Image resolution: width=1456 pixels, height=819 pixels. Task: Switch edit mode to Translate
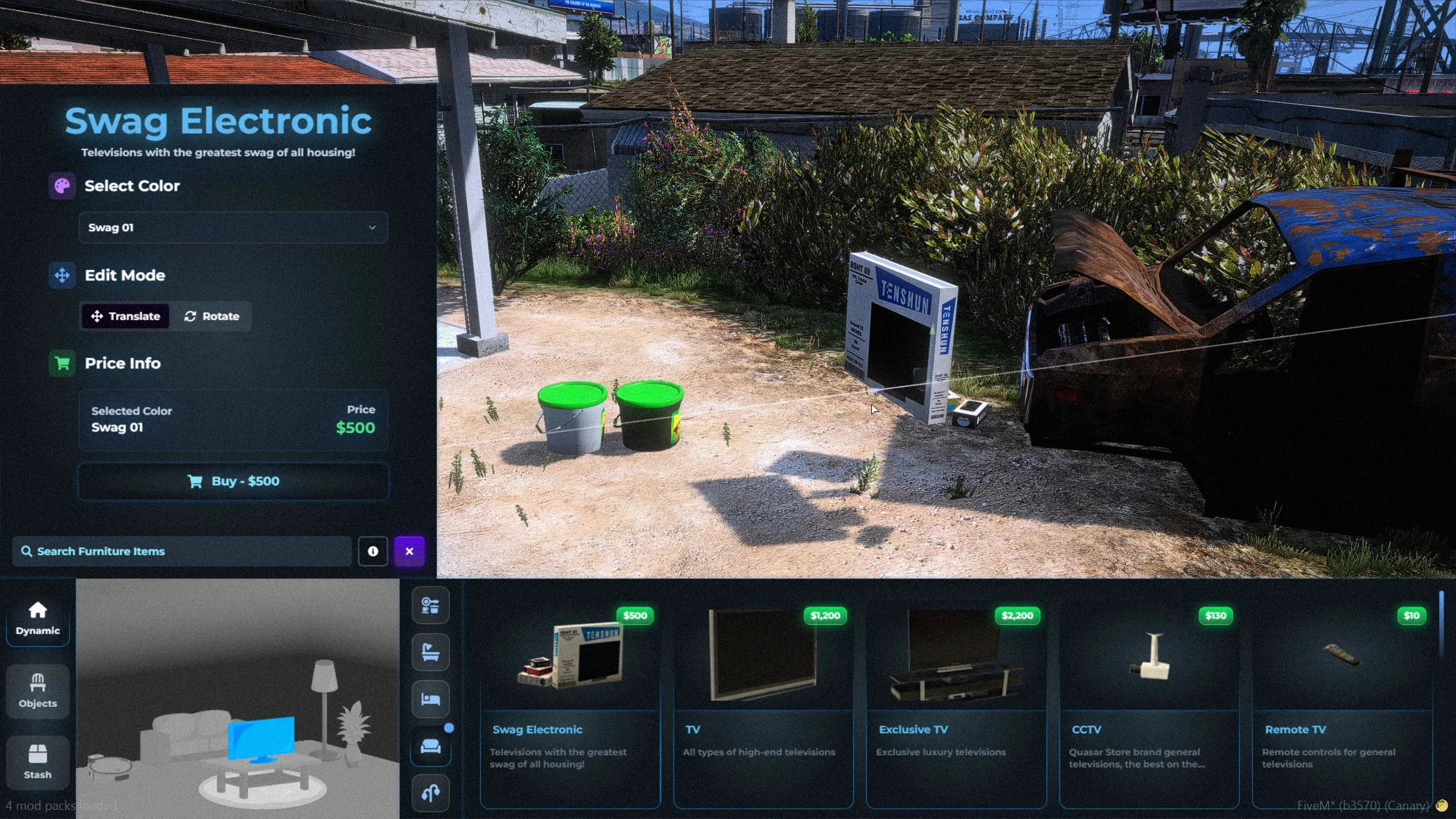[126, 316]
